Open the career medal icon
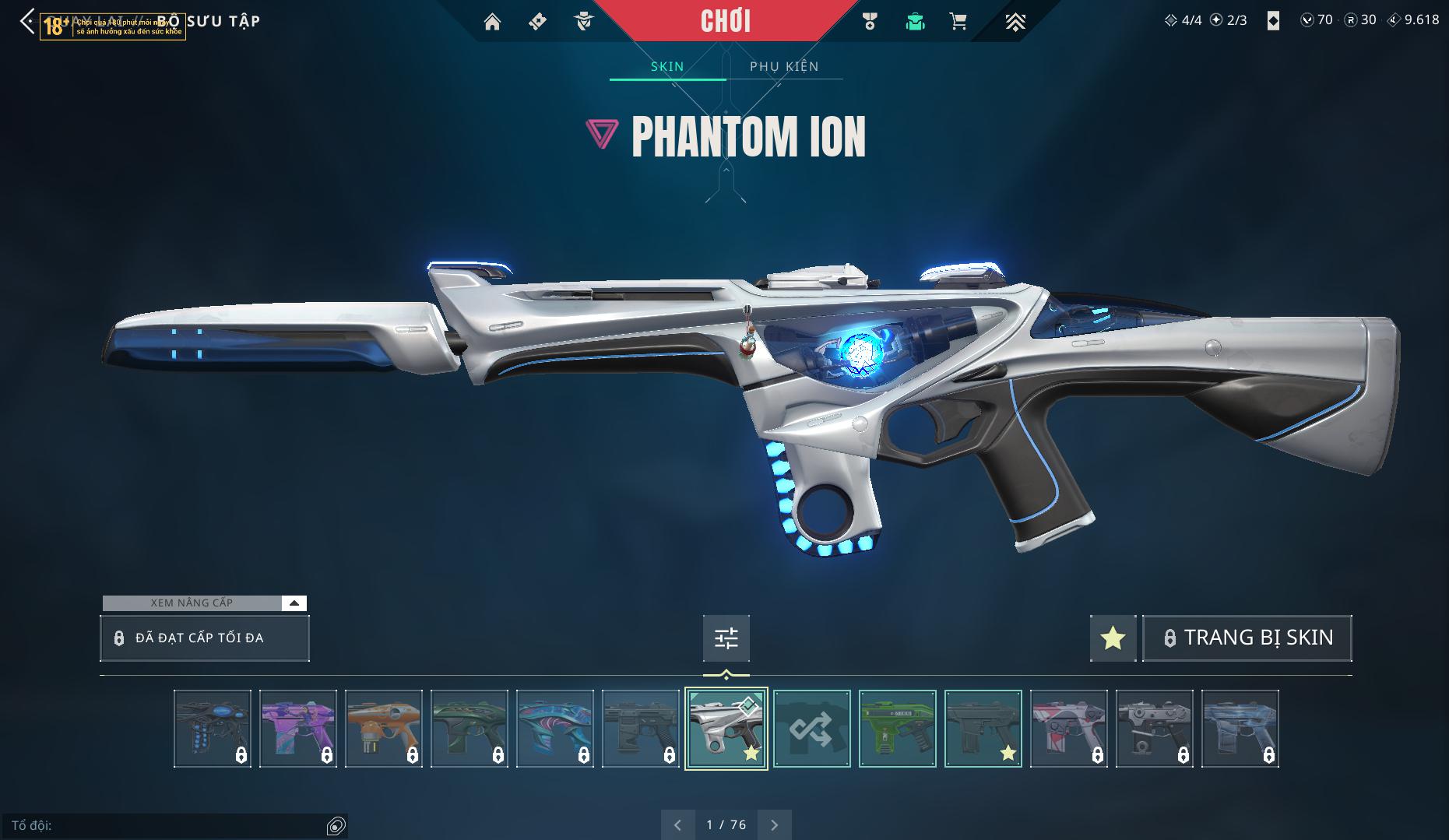The image size is (1449, 840). click(870, 22)
